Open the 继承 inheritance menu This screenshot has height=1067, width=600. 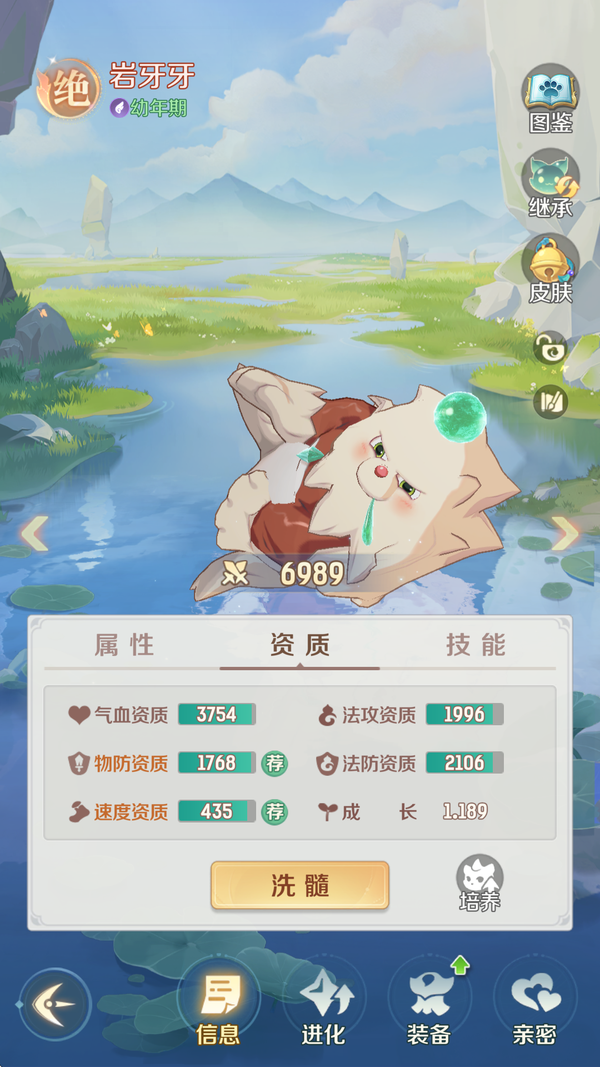(550, 183)
